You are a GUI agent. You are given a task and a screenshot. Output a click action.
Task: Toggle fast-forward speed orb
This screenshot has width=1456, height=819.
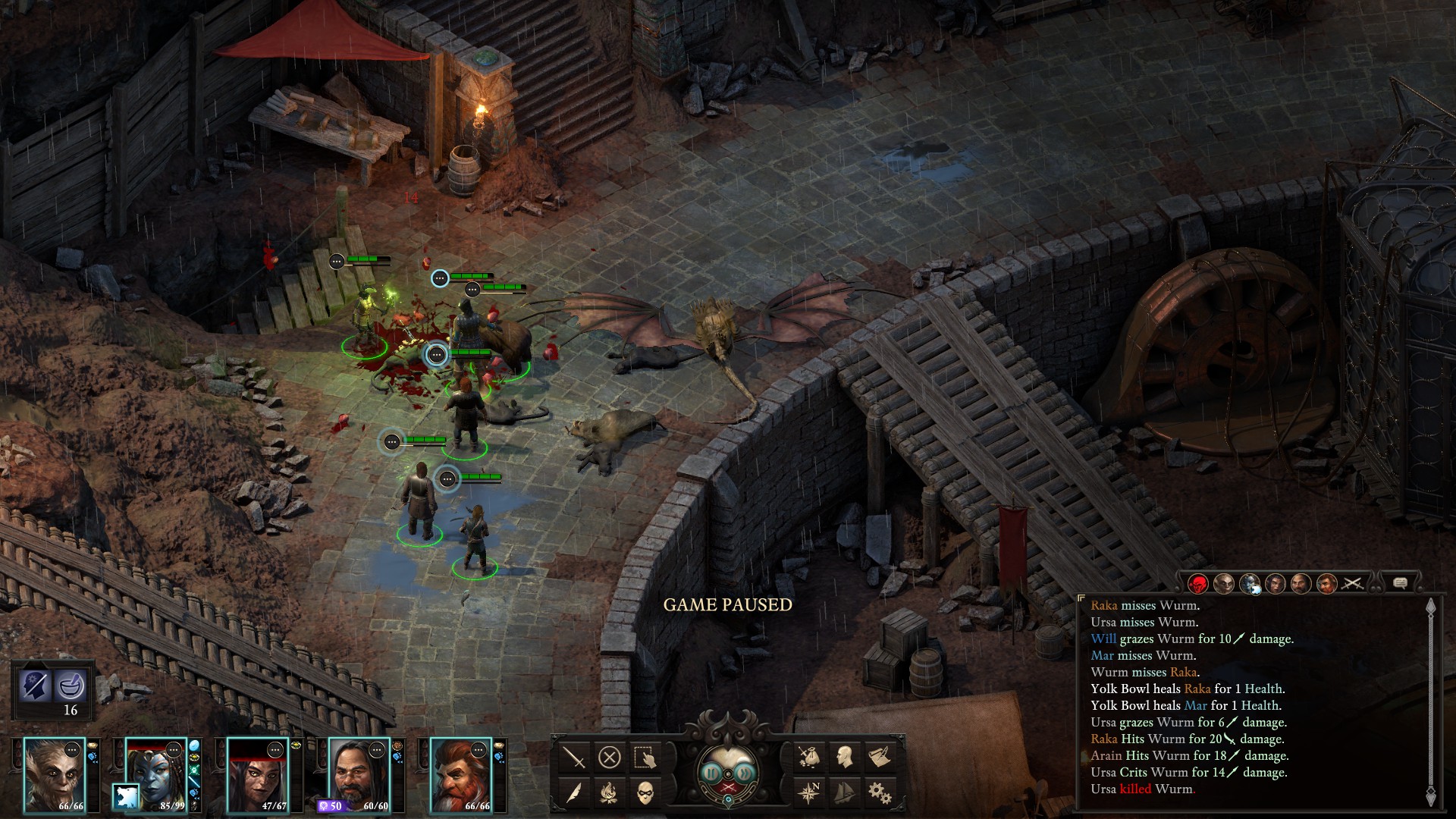pos(745,773)
